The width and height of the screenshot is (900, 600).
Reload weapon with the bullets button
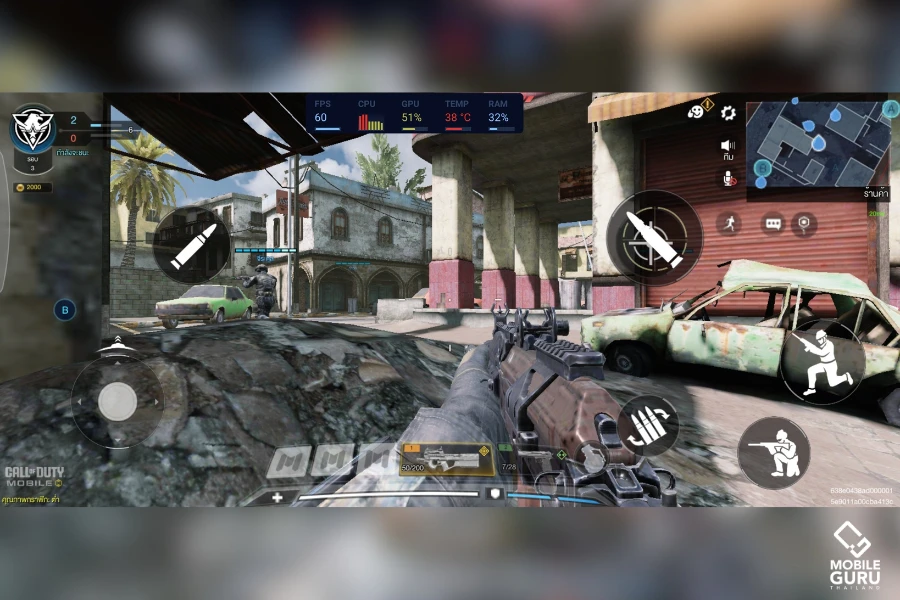click(x=647, y=426)
